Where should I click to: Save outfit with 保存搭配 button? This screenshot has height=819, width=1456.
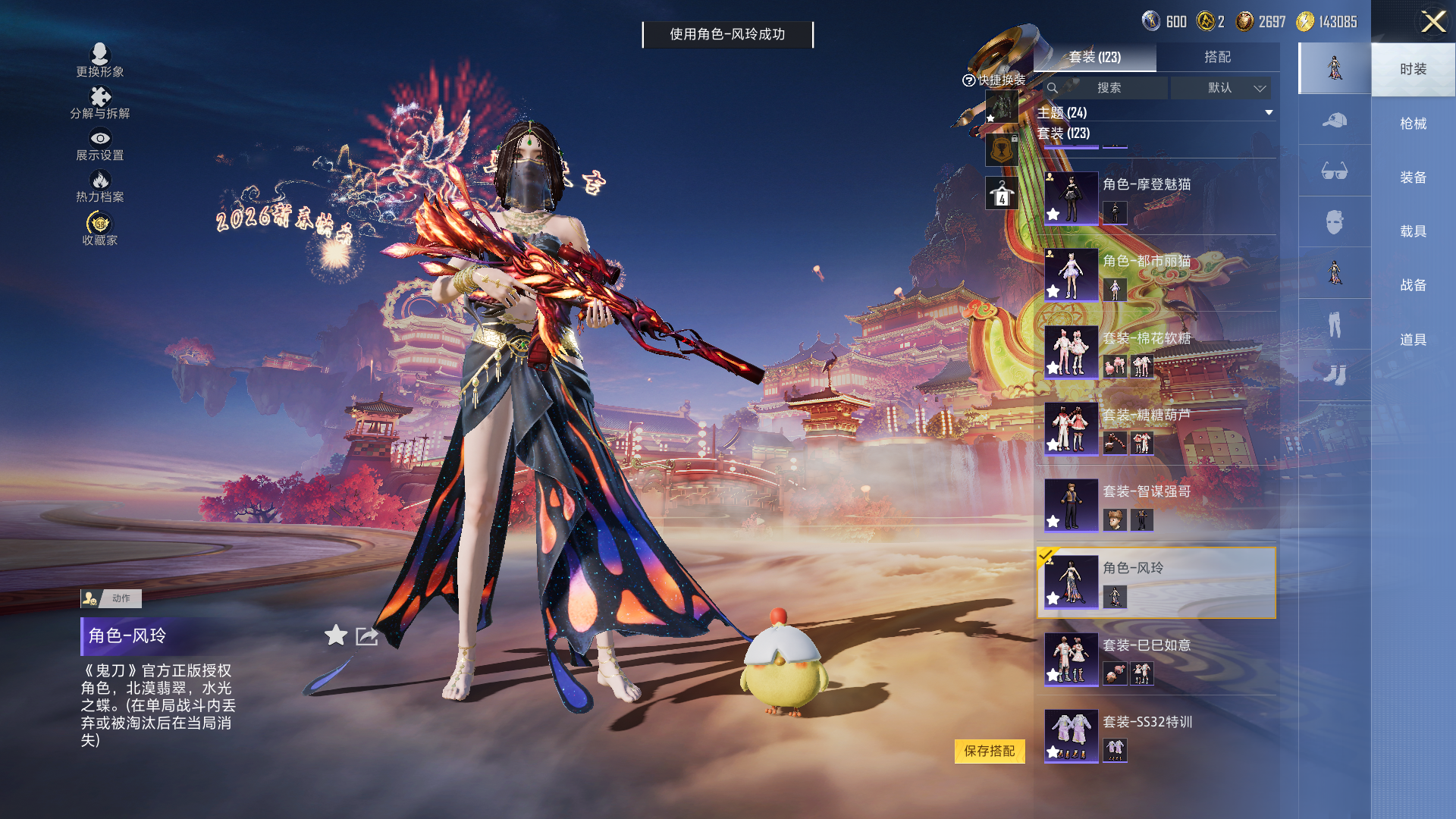[x=989, y=751]
